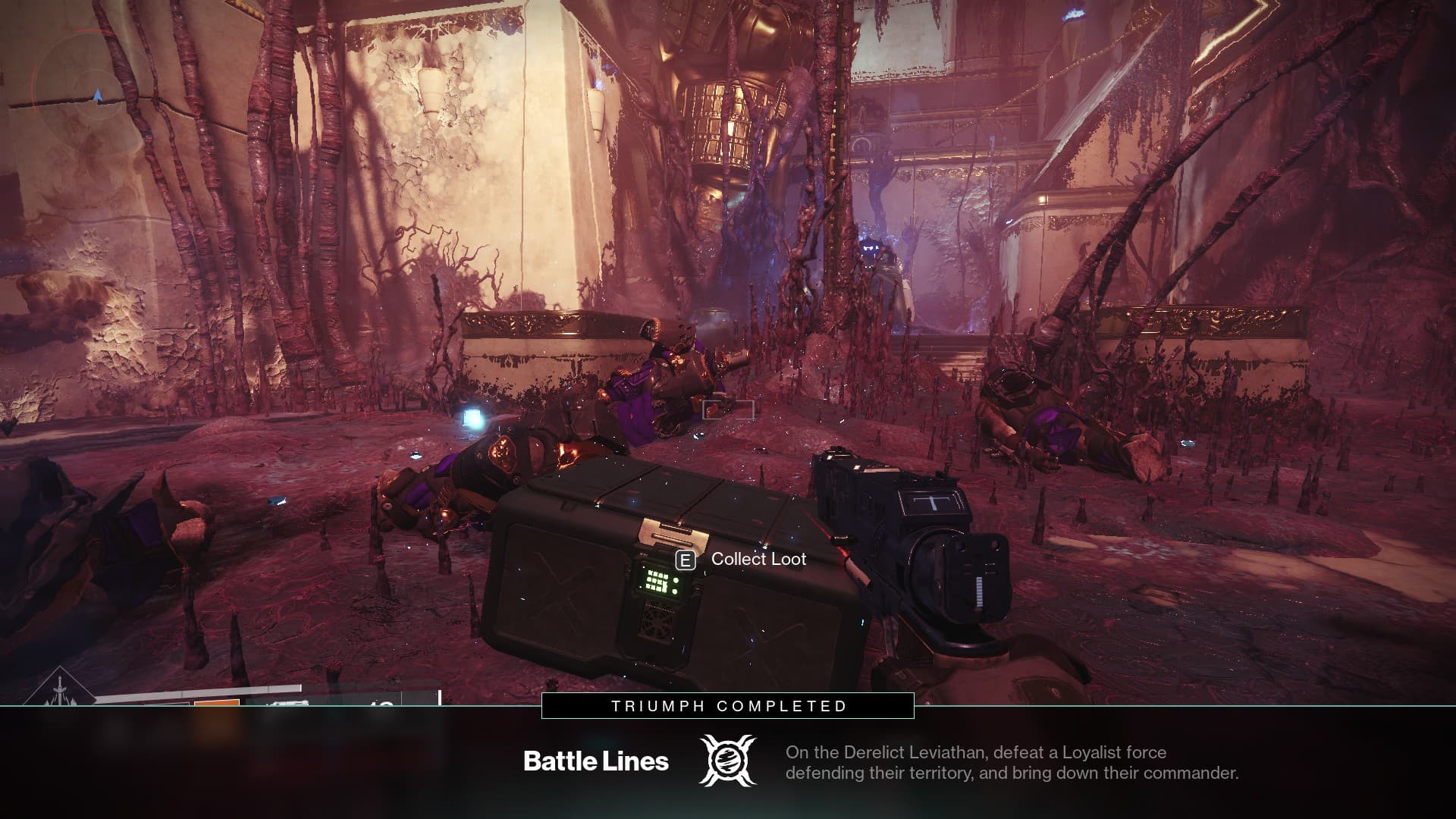The image size is (1456, 819).
Task: Click the Battle Lines triumph title
Action: click(596, 761)
